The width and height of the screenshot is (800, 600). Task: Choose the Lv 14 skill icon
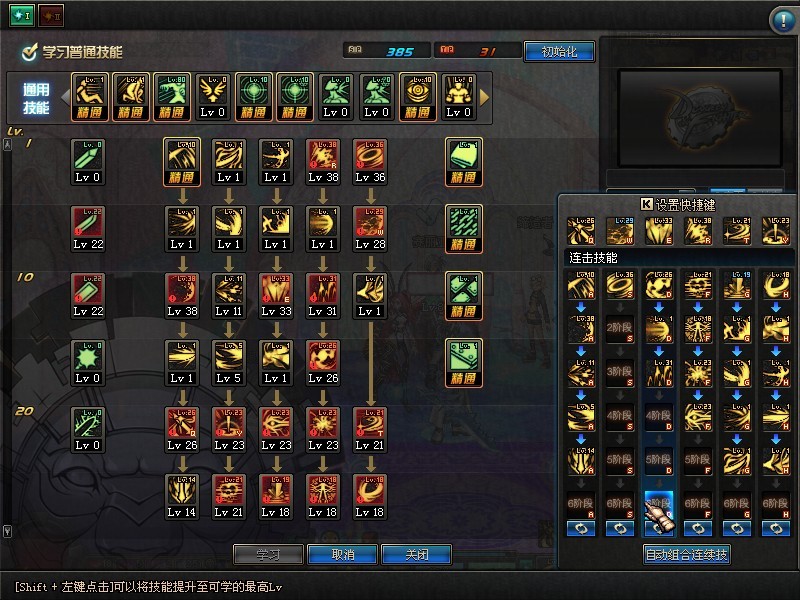(182, 490)
